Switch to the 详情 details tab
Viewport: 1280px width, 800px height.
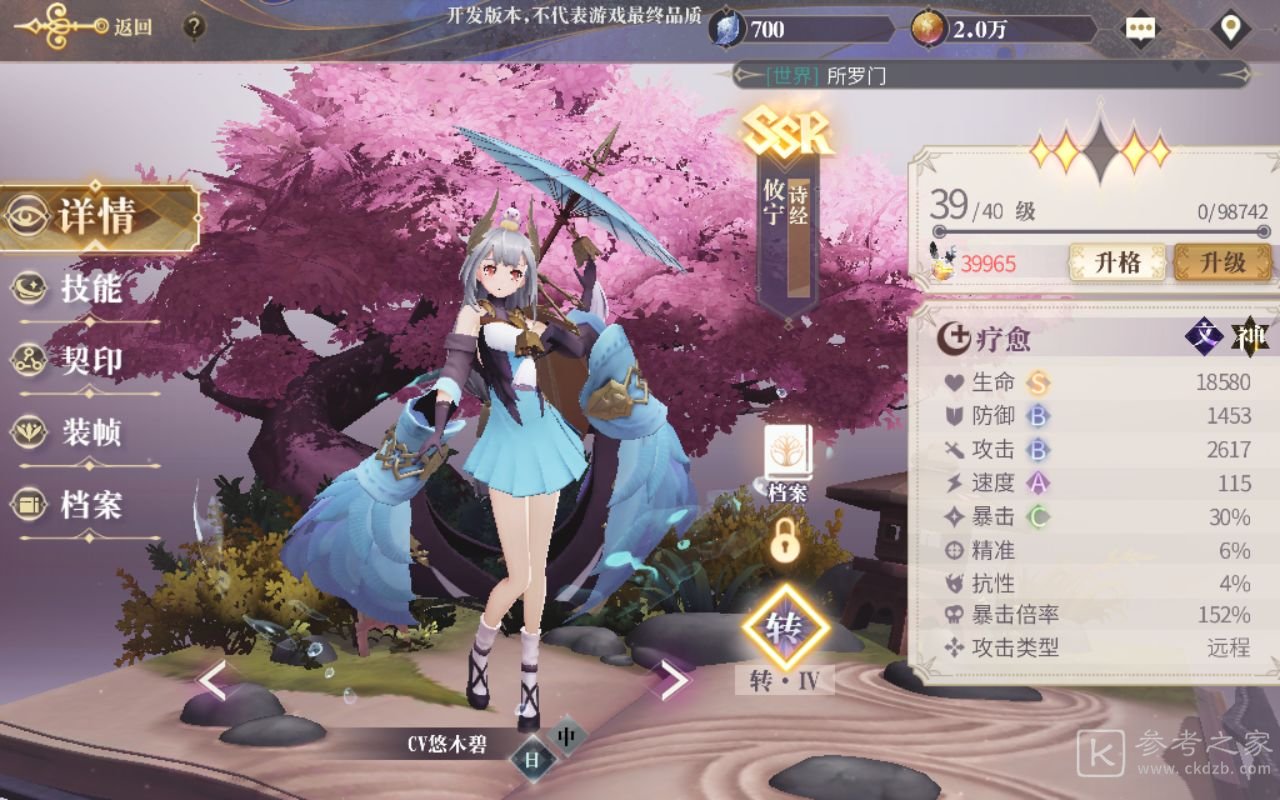coord(97,217)
